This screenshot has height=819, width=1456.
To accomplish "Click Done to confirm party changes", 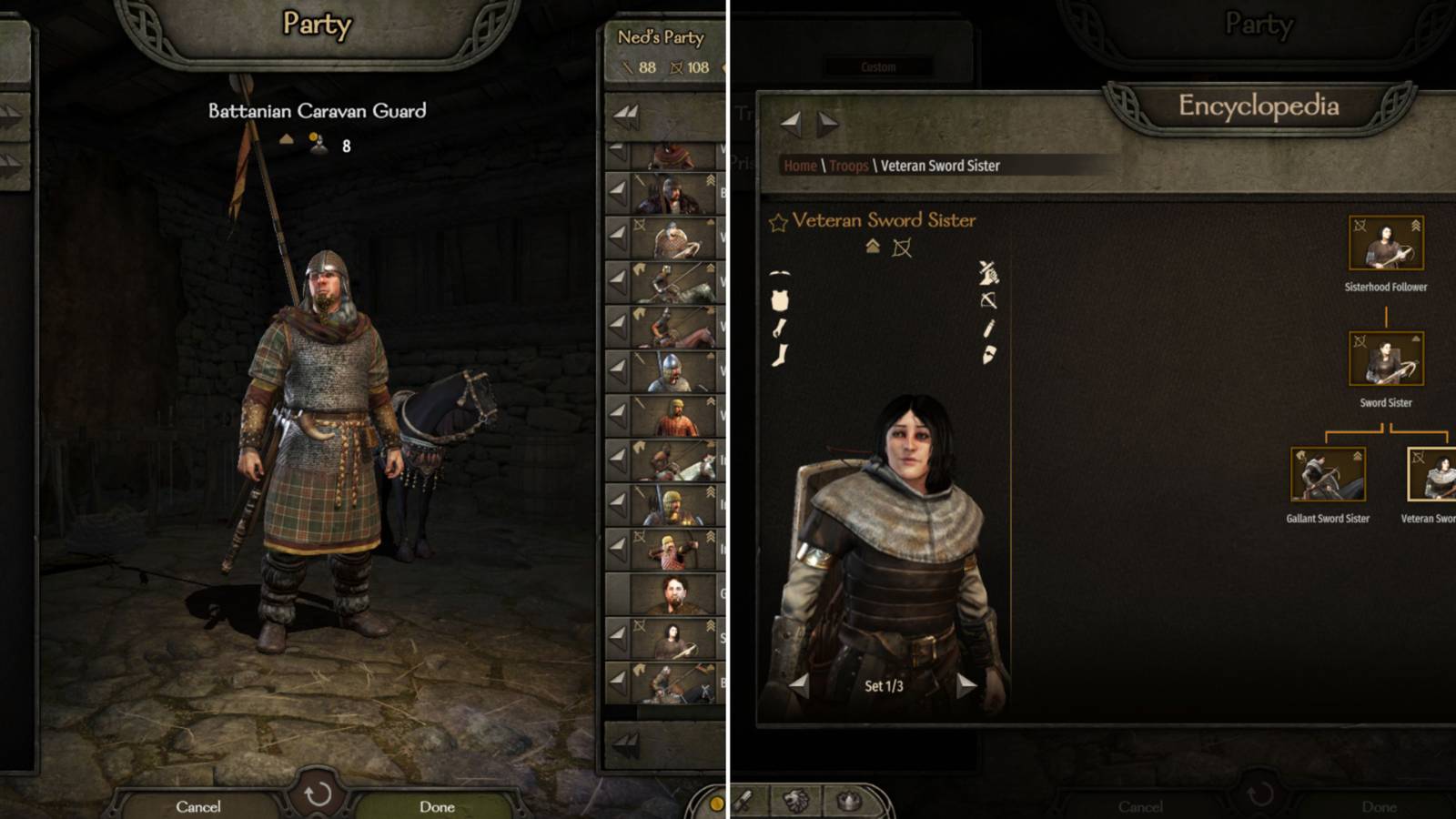I will pyautogui.click(x=440, y=806).
